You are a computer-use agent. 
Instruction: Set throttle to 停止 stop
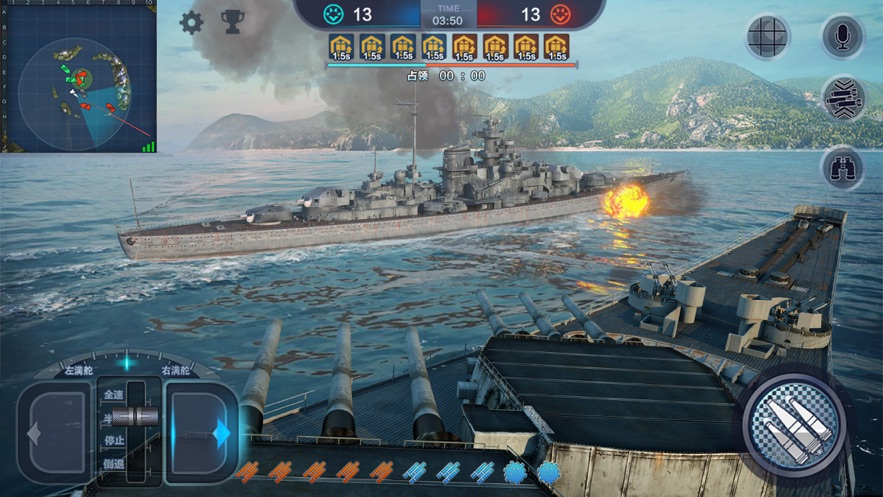coord(115,440)
